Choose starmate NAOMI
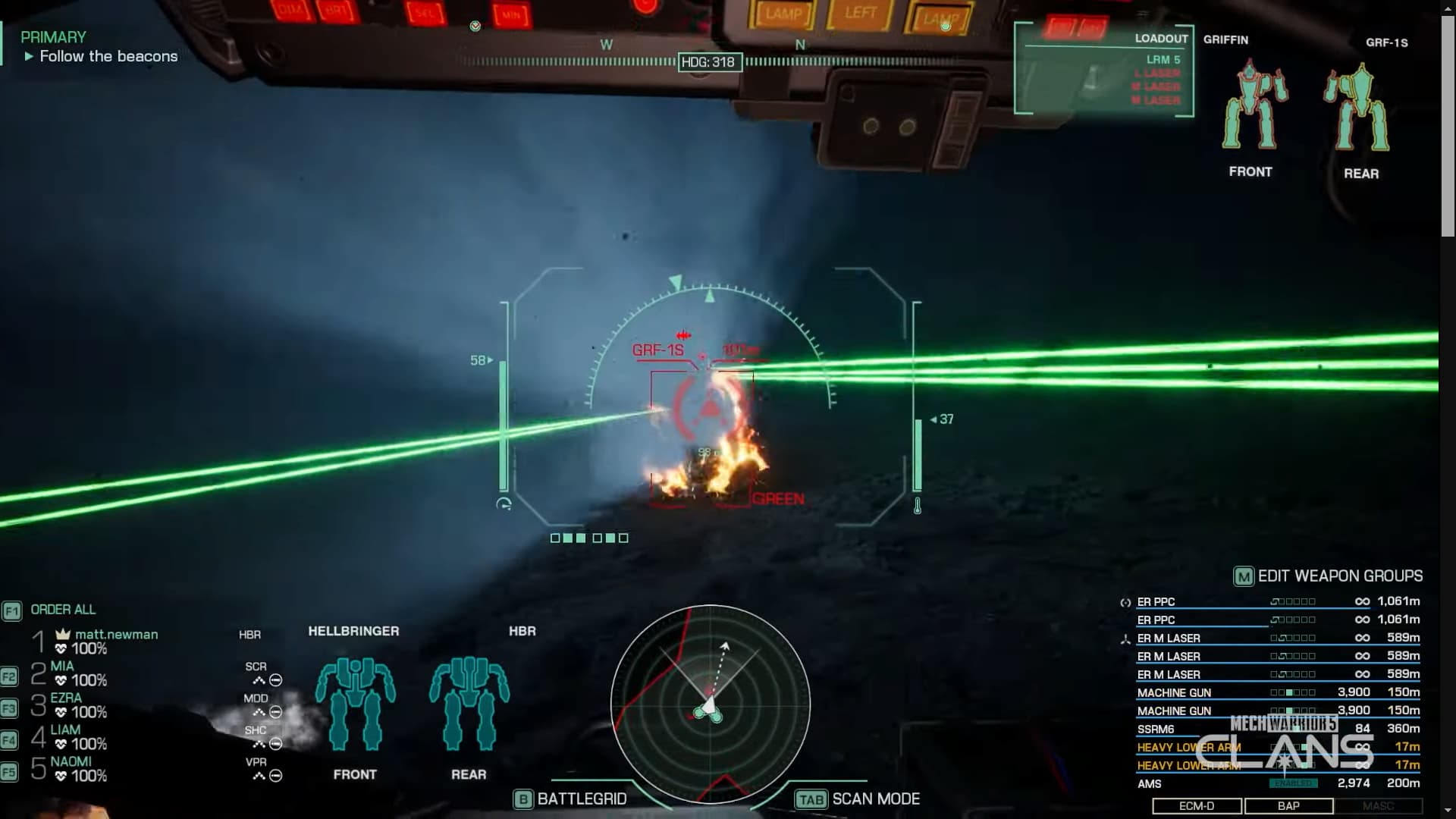 (x=71, y=762)
